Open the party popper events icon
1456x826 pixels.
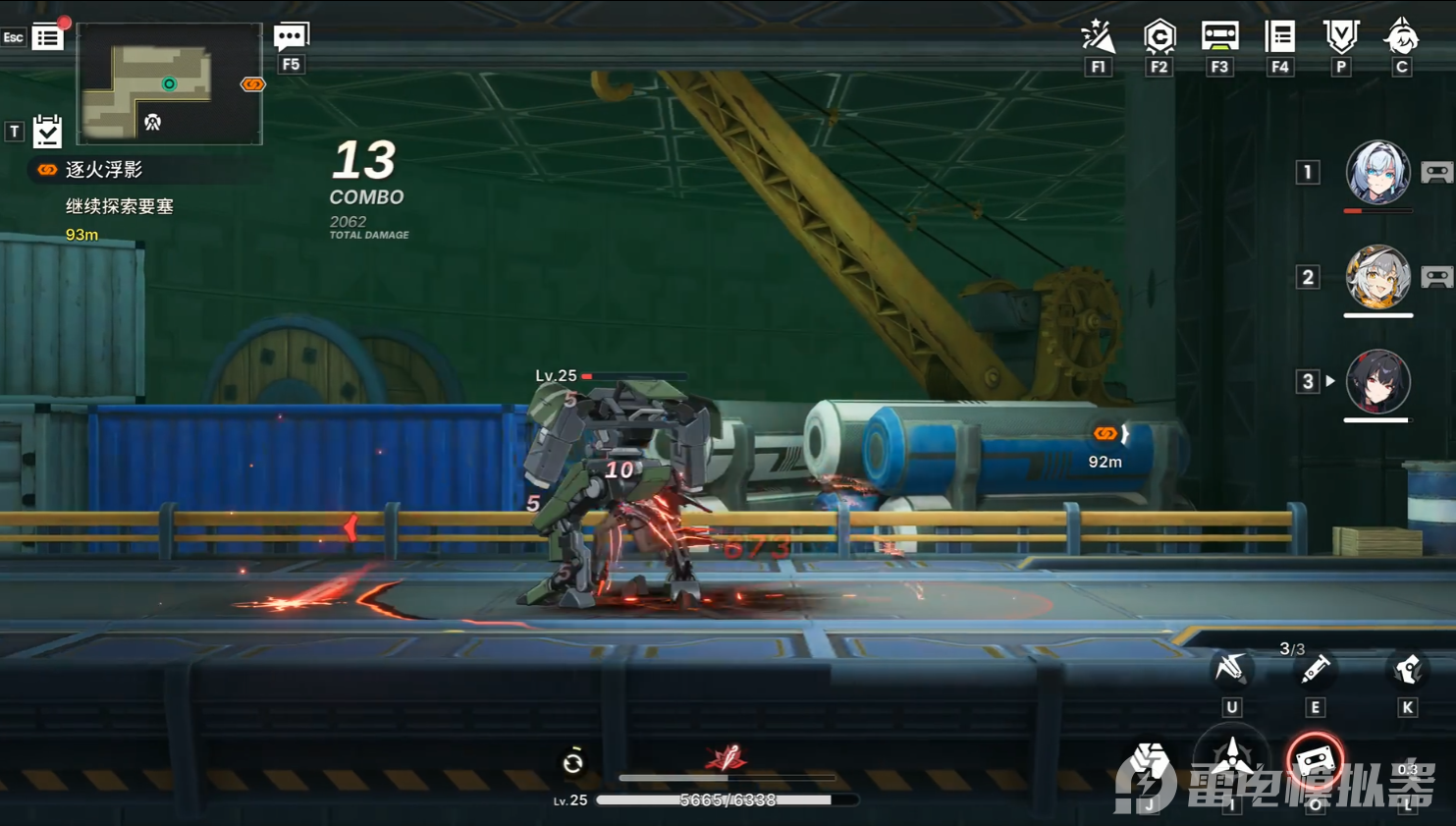1098,37
